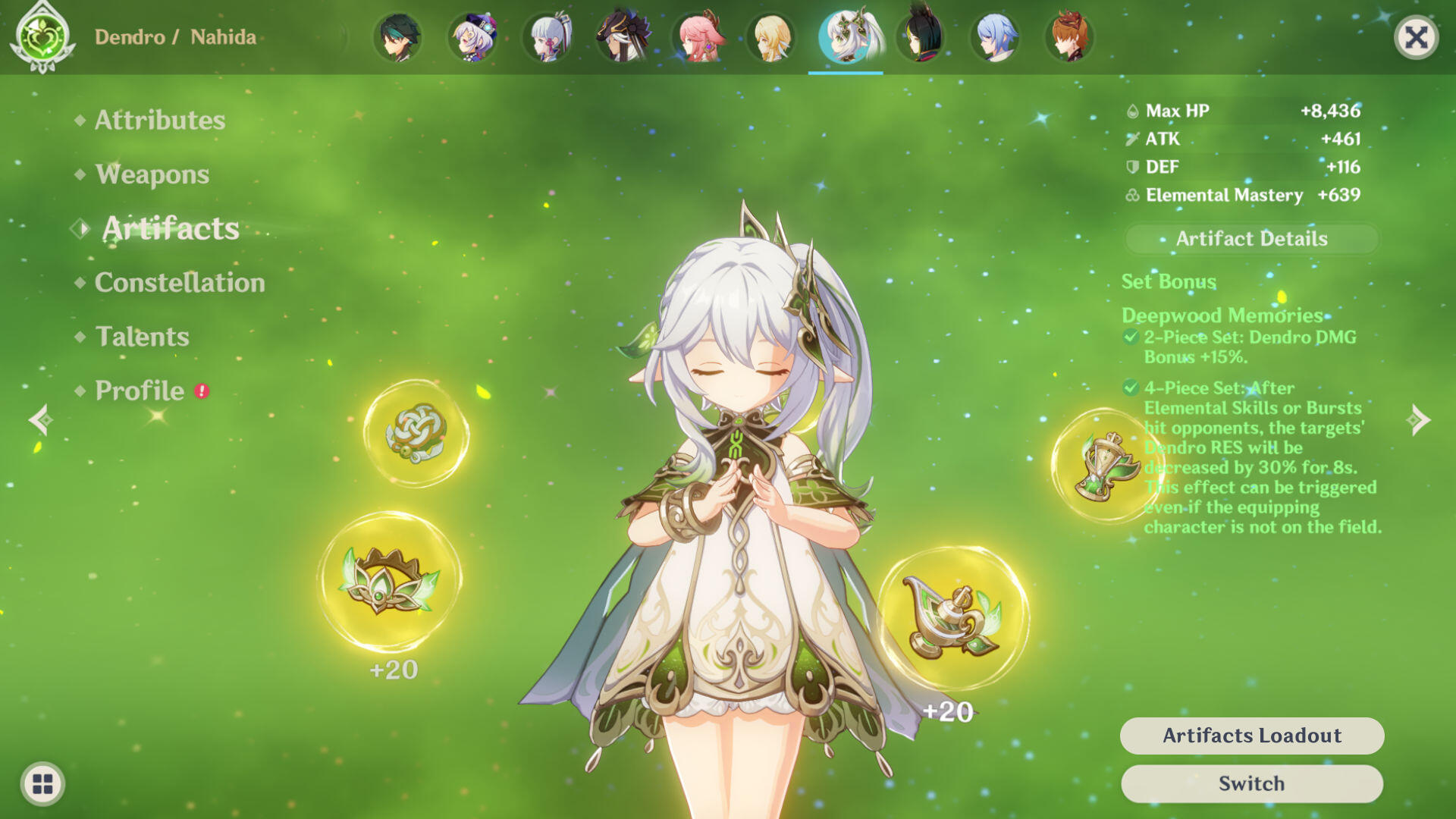Go to the next character with the right arrow
1456x819 pixels.
1417,419
